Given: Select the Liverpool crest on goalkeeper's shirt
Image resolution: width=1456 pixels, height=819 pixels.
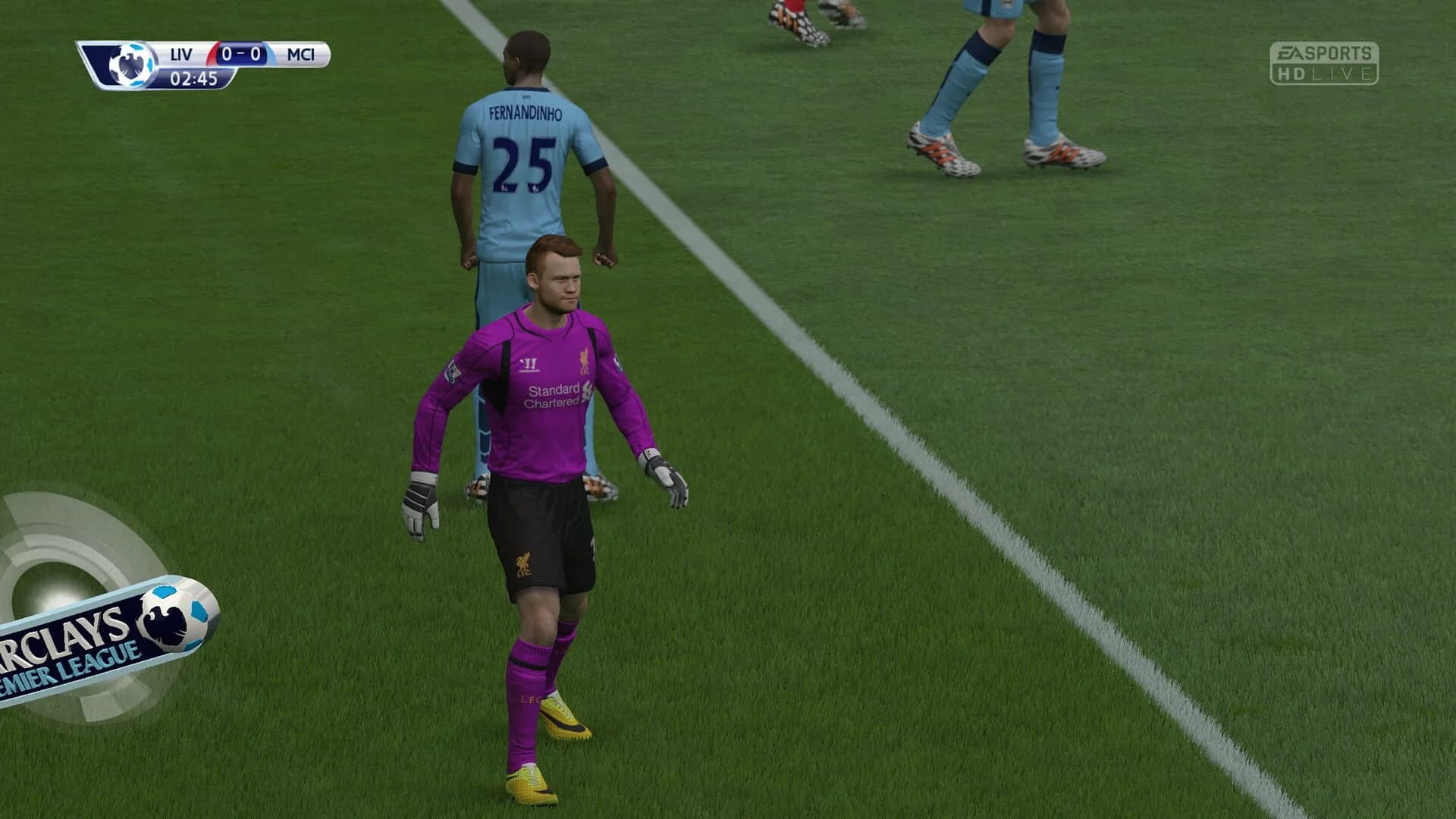Looking at the screenshot, I should pyautogui.click(x=585, y=362).
